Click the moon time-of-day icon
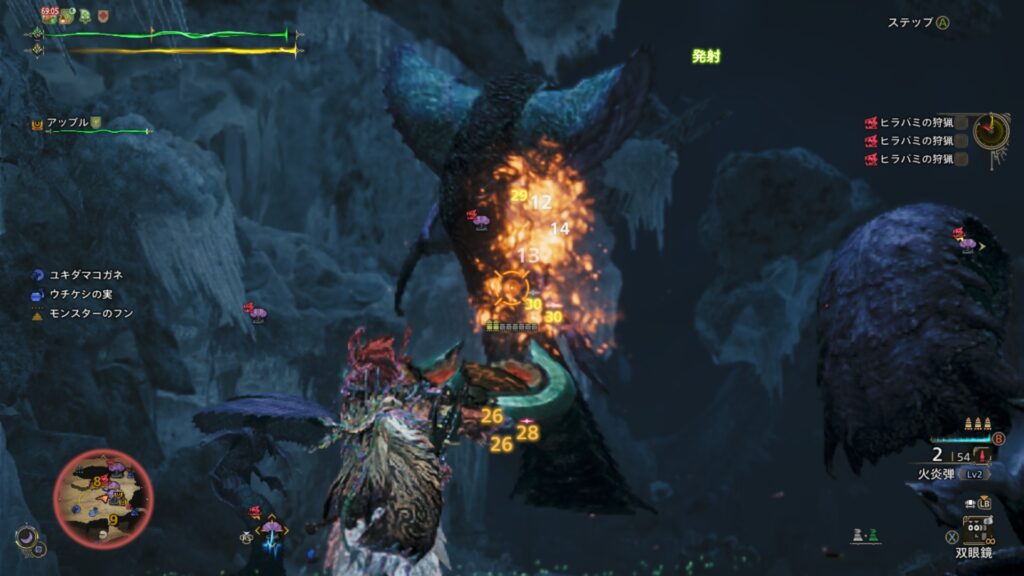The image size is (1024, 576). 26,538
